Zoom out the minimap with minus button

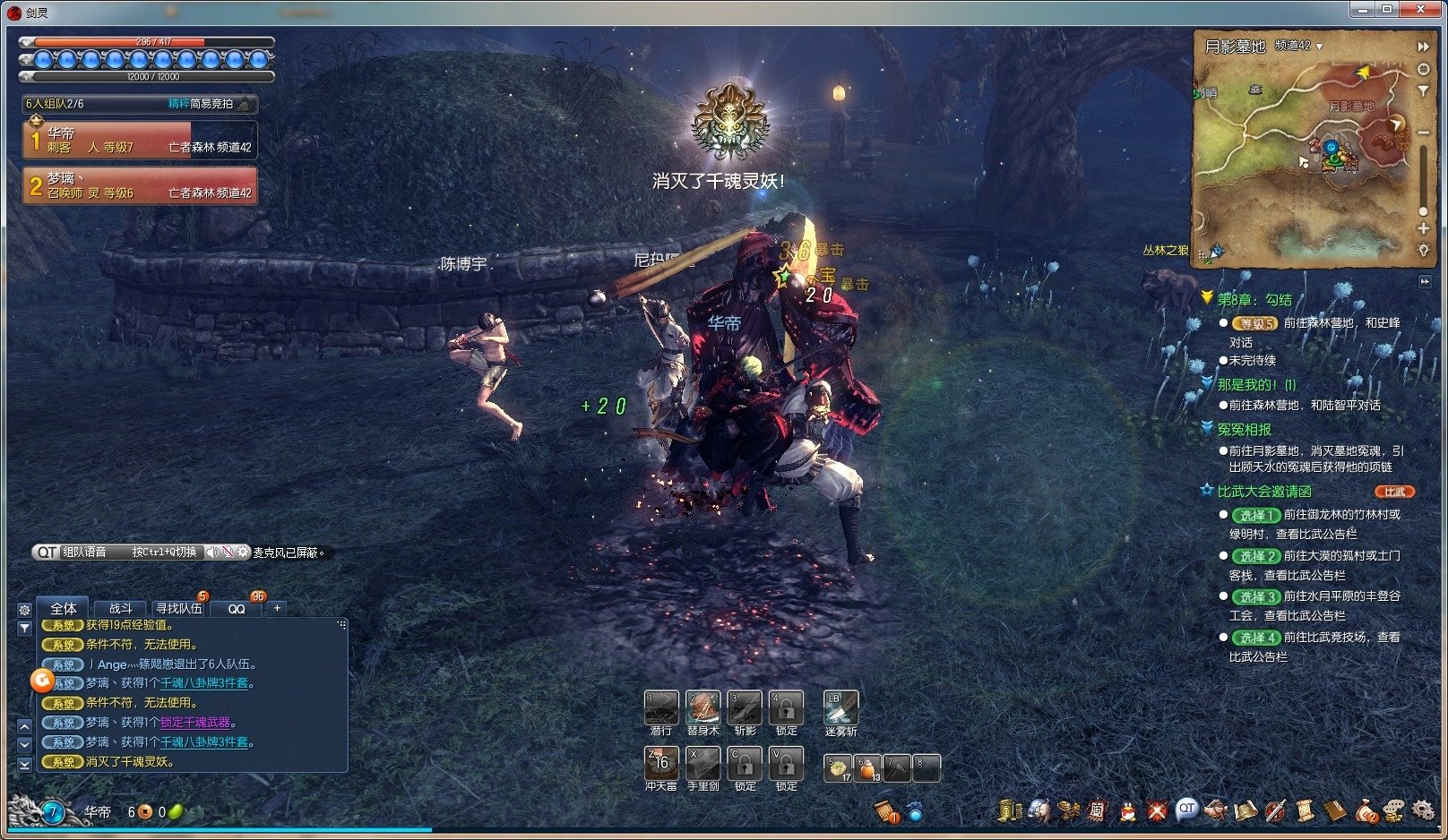[1423, 133]
